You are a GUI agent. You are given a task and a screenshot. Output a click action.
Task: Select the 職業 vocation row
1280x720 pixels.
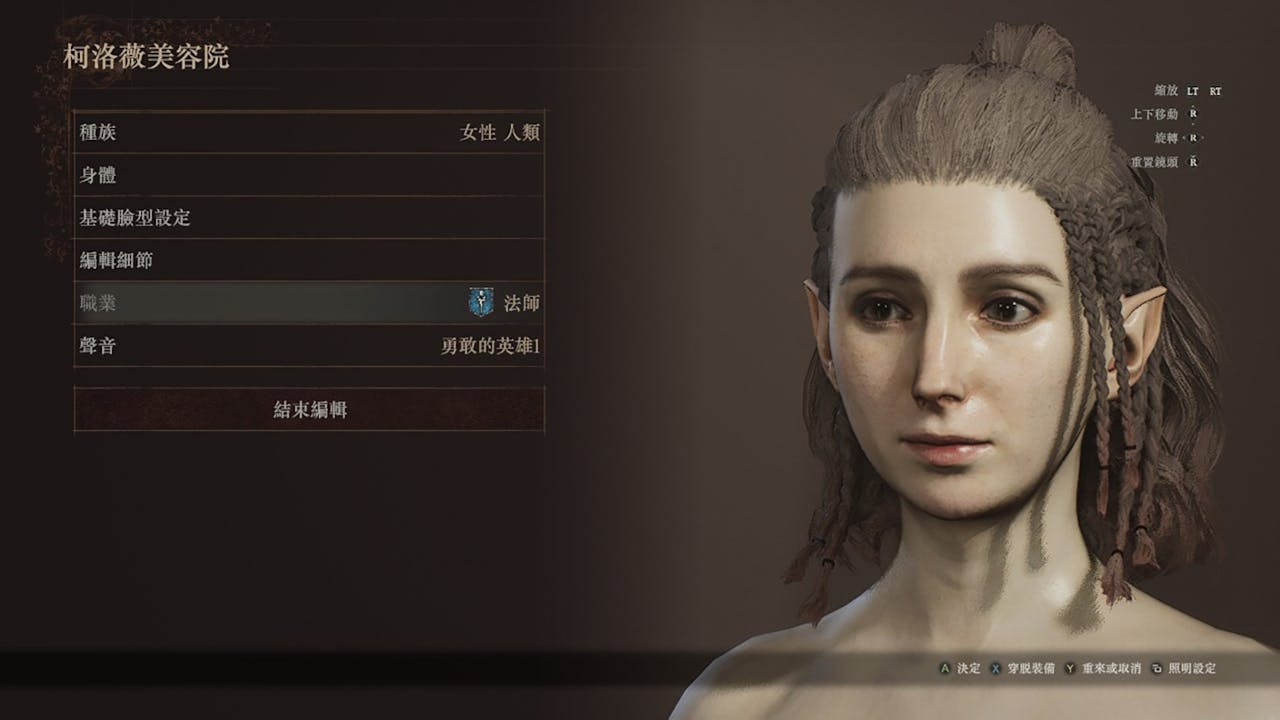tap(309, 303)
